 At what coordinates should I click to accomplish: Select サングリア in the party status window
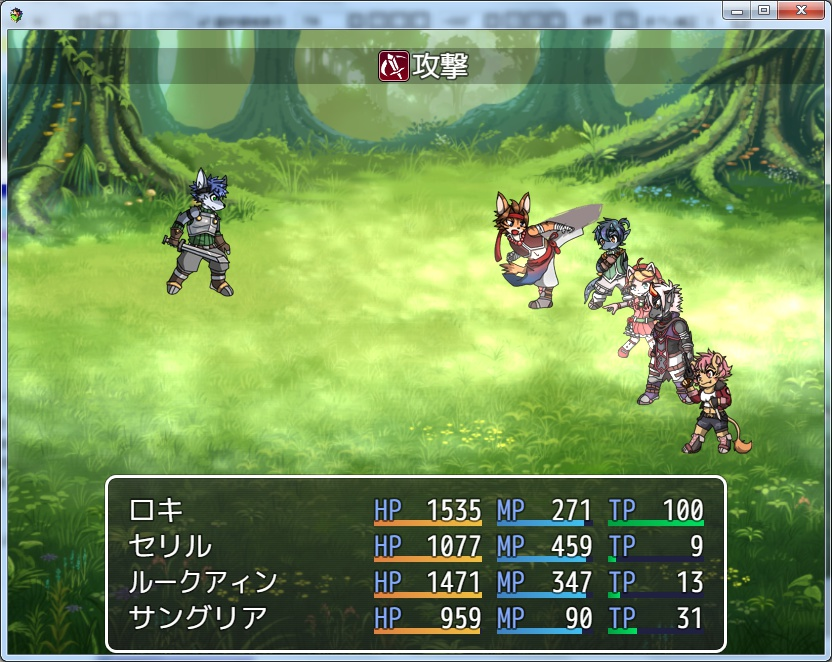pyautogui.click(x=198, y=618)
